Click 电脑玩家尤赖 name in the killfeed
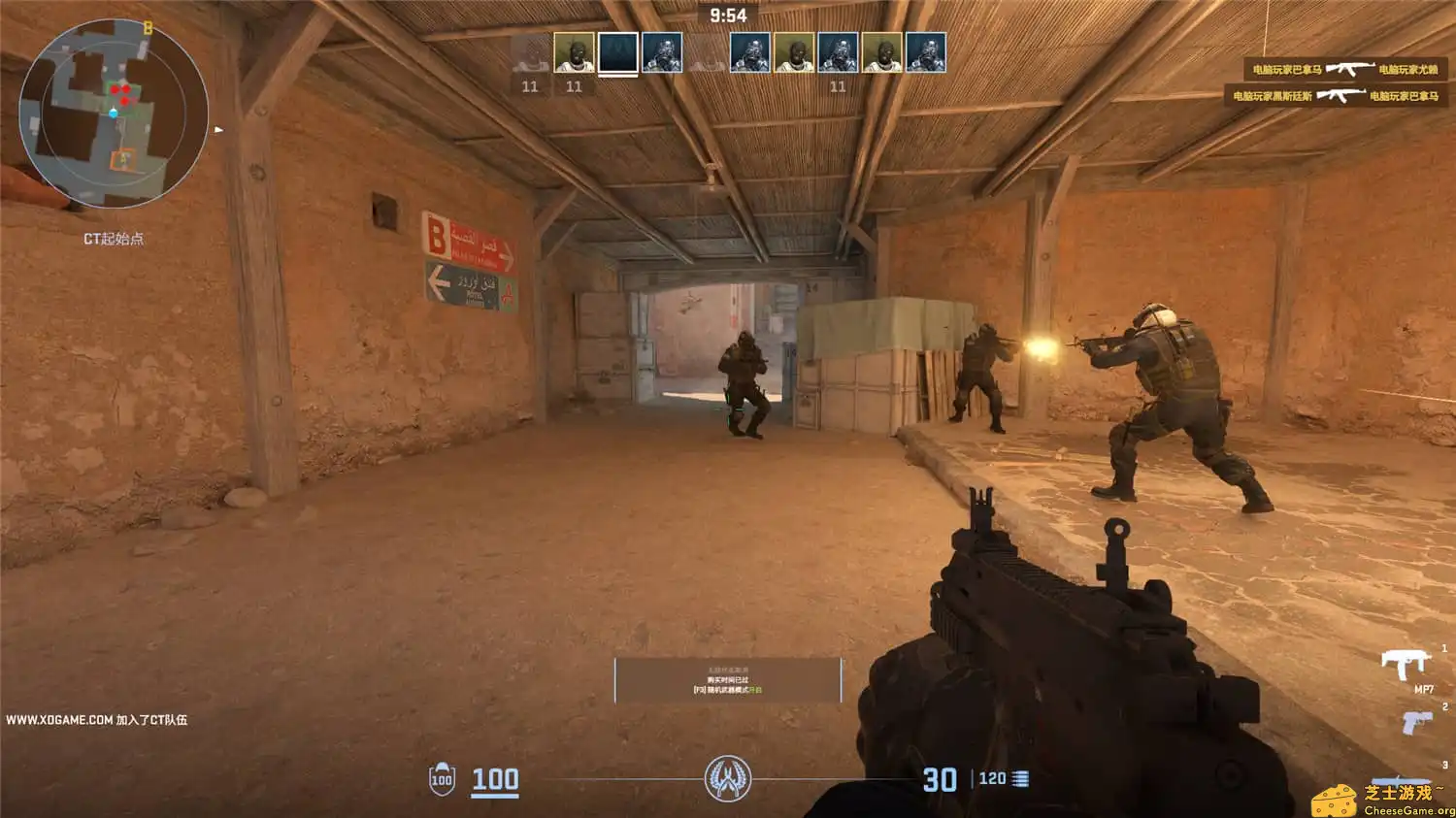This screenshot has width=1456, height=818. point(1407,70)
